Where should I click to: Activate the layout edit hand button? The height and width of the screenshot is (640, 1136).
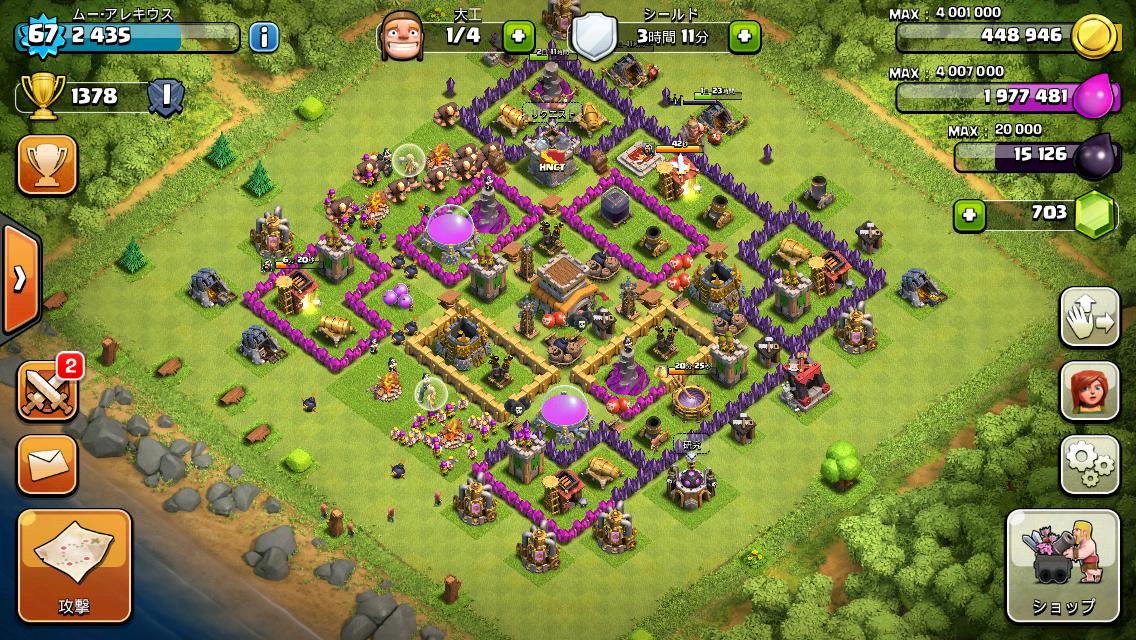click(1089, 316)
